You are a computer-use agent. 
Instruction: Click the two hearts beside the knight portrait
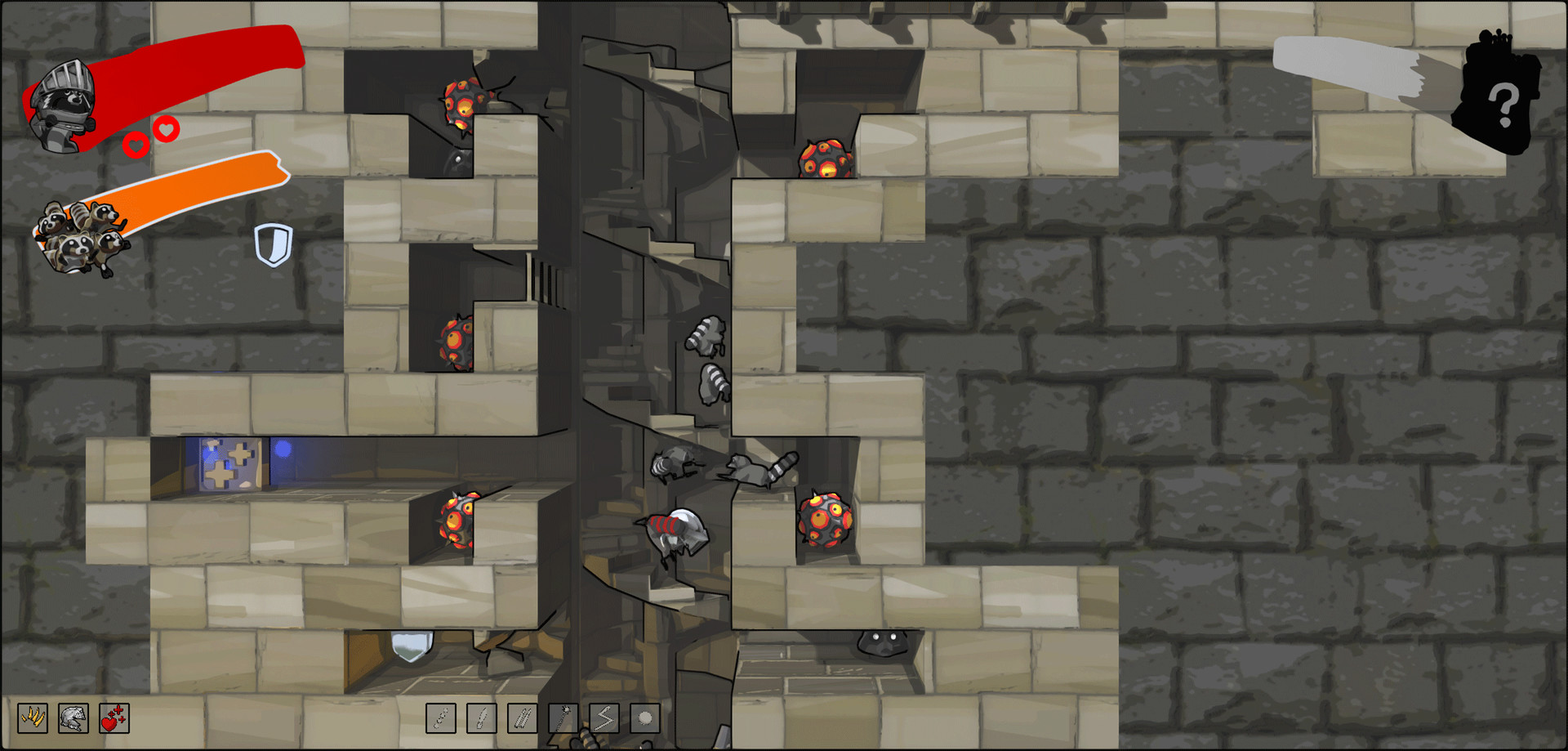tap(150, 138)
